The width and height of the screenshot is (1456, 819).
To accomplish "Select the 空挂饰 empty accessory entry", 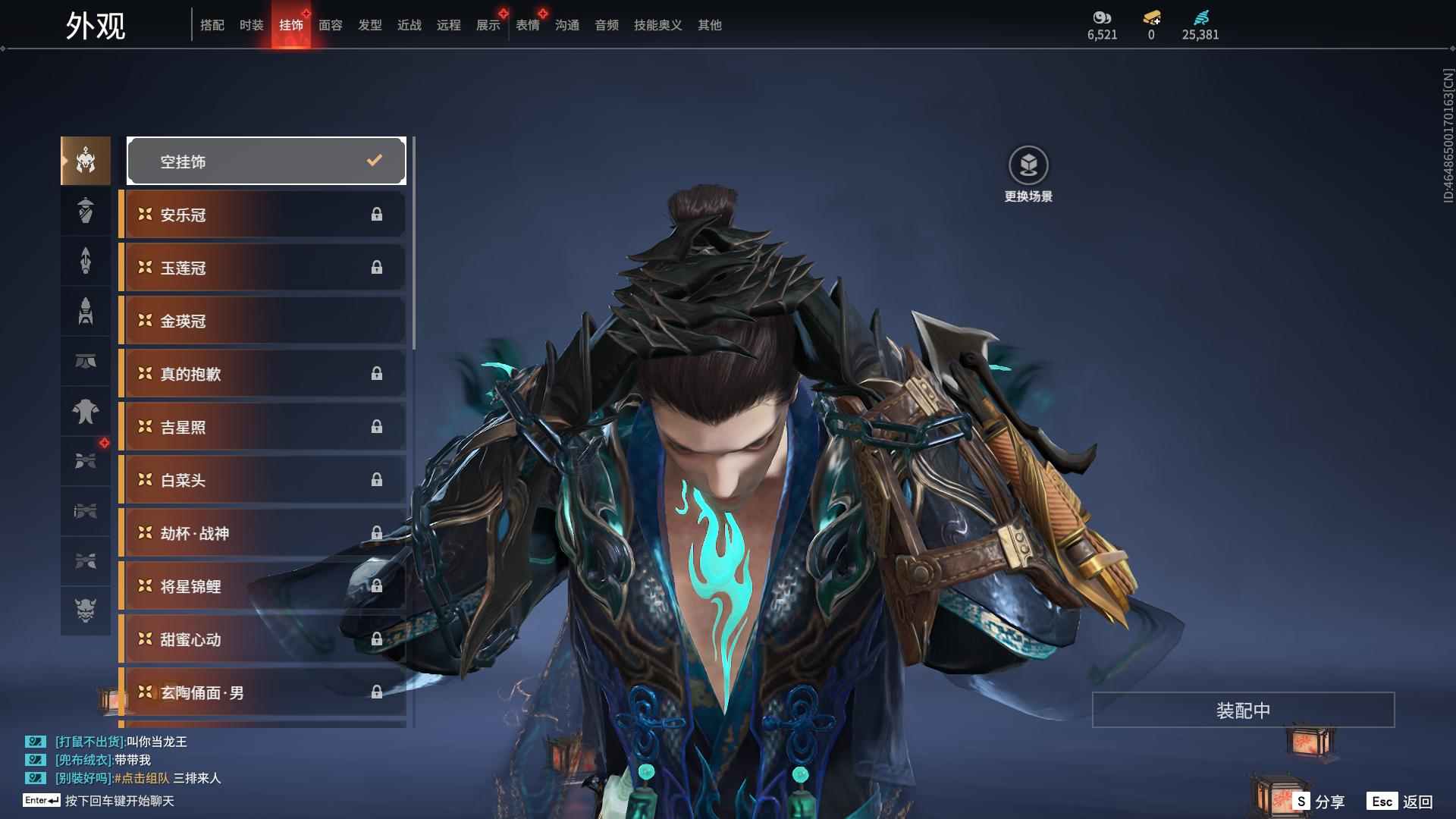I will [266, 161].
